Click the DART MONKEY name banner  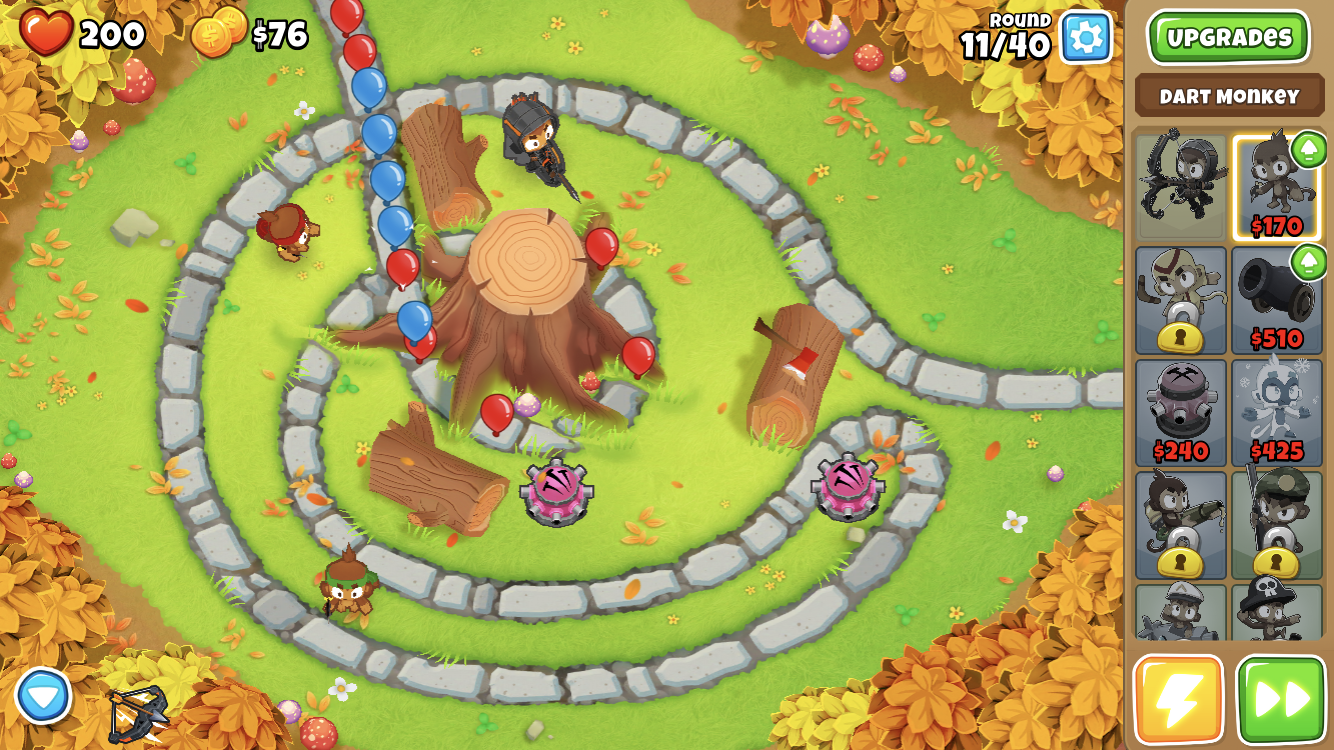(1229, 96)
